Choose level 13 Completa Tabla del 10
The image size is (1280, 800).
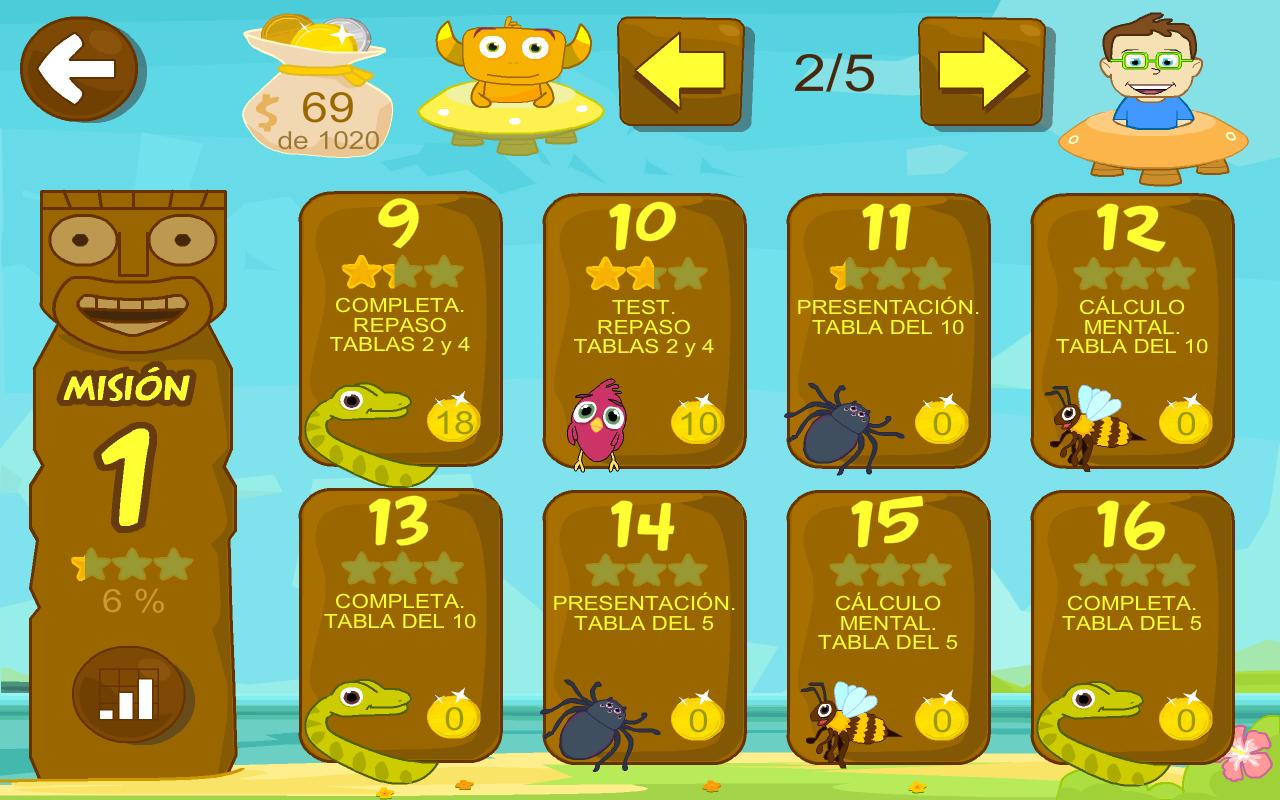[x=400, y=626]
